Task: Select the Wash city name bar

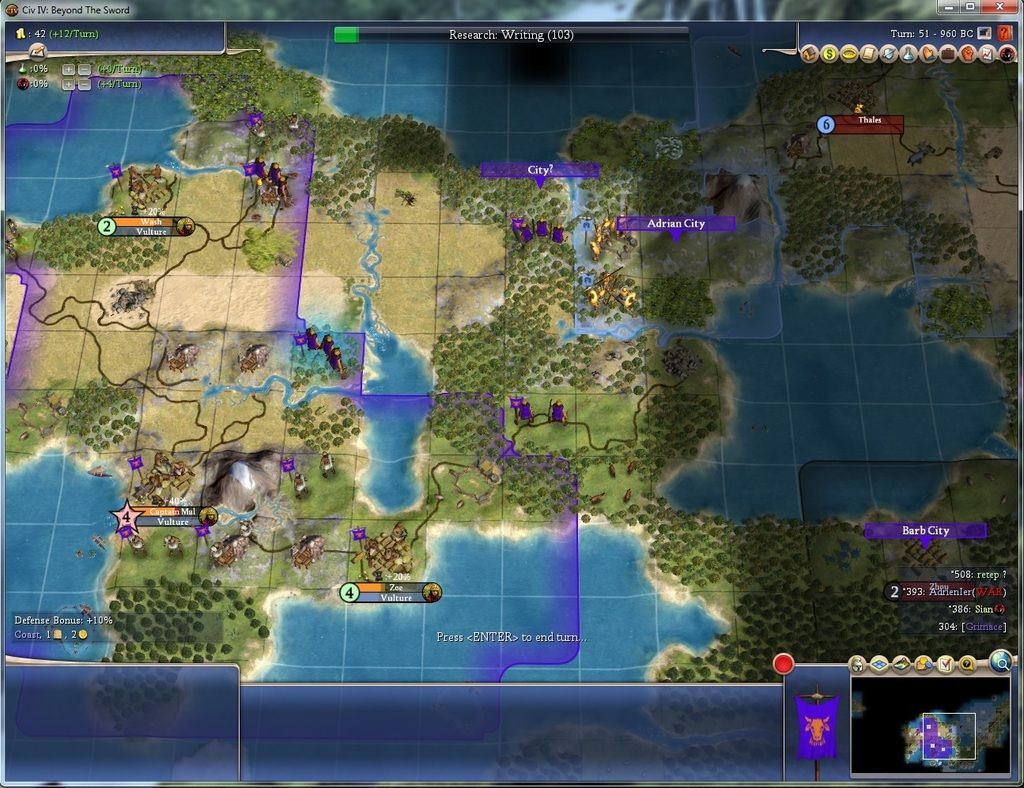Action: 150,226
